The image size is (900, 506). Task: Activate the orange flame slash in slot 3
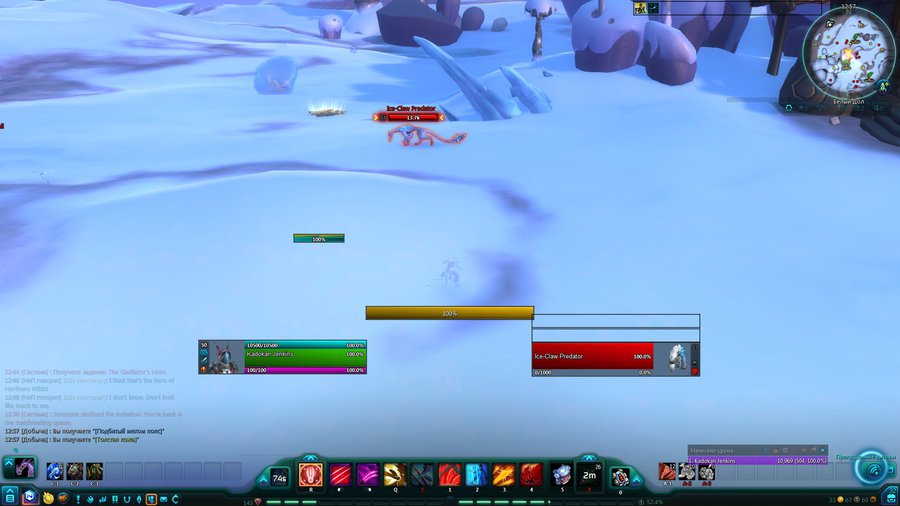(504, 473)
